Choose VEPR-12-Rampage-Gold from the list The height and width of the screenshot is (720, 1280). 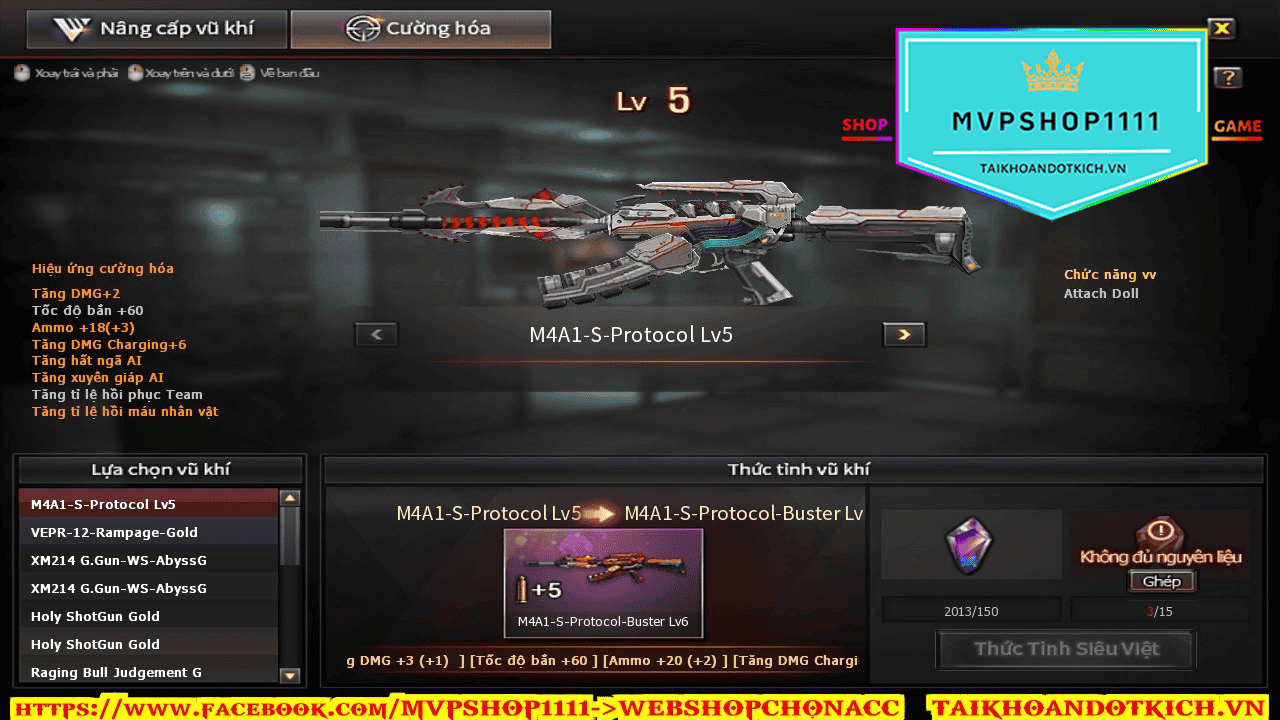[x=148, y=532]
